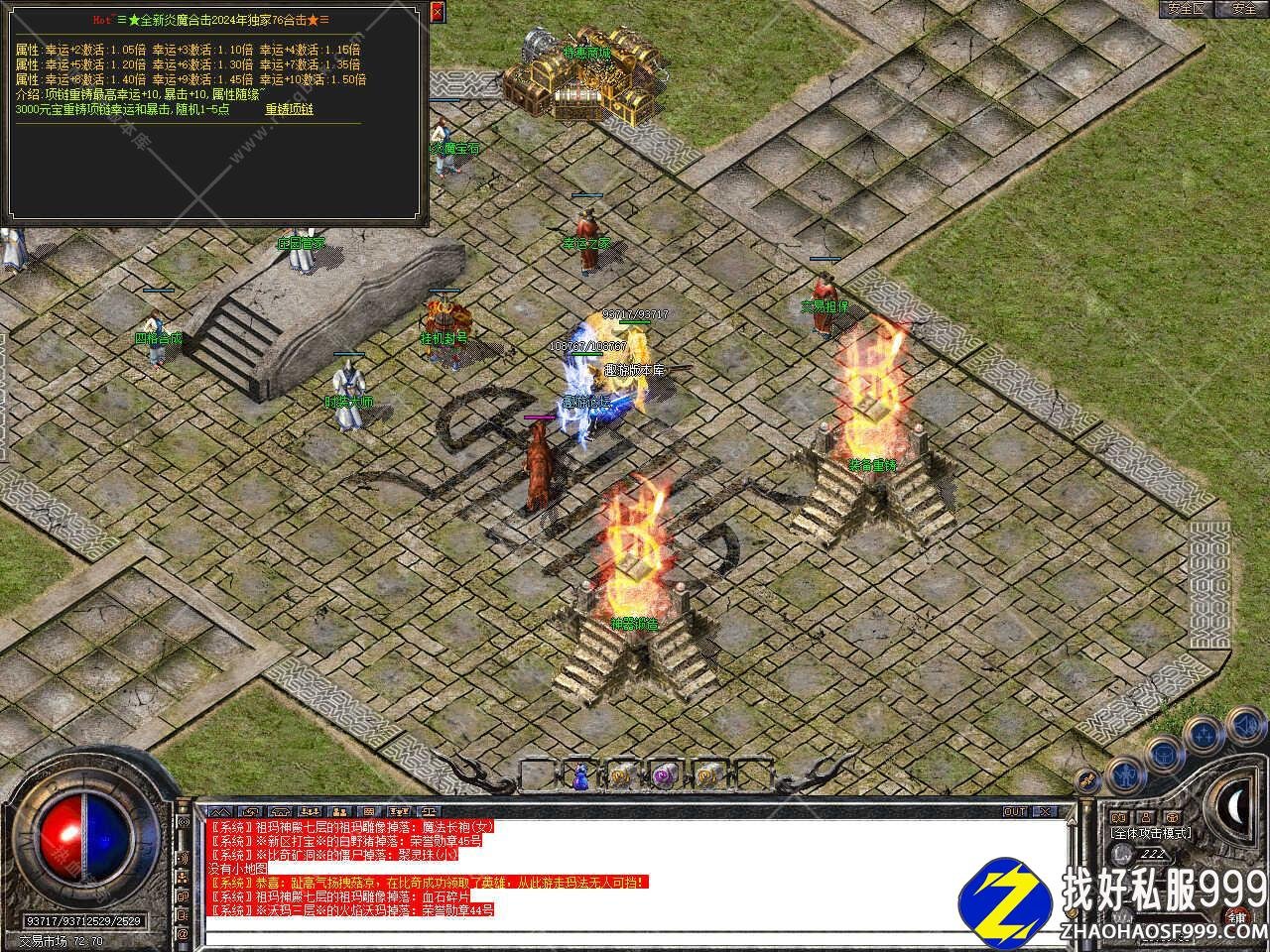Click the 安全区 button at top right
Viewport: 1270px width, 952px height.
click(1186, 9)
